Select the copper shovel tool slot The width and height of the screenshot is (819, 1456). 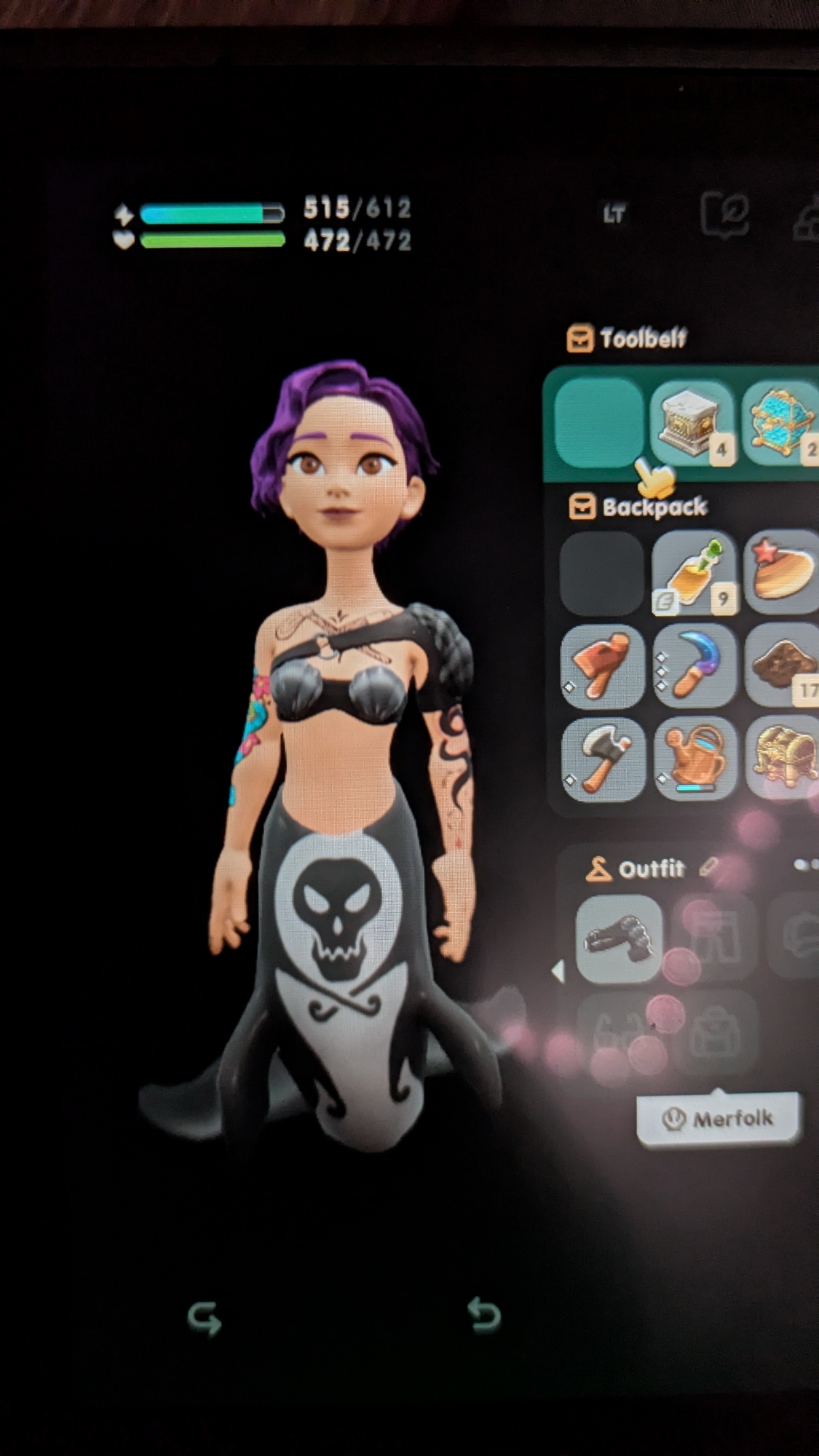(603, 665)
